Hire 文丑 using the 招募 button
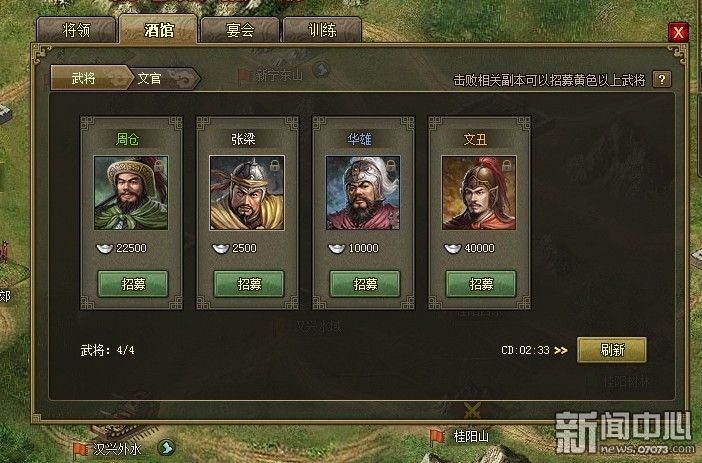Image resolution: width=702 pixels, height=463 pixels. pos(480,283)
